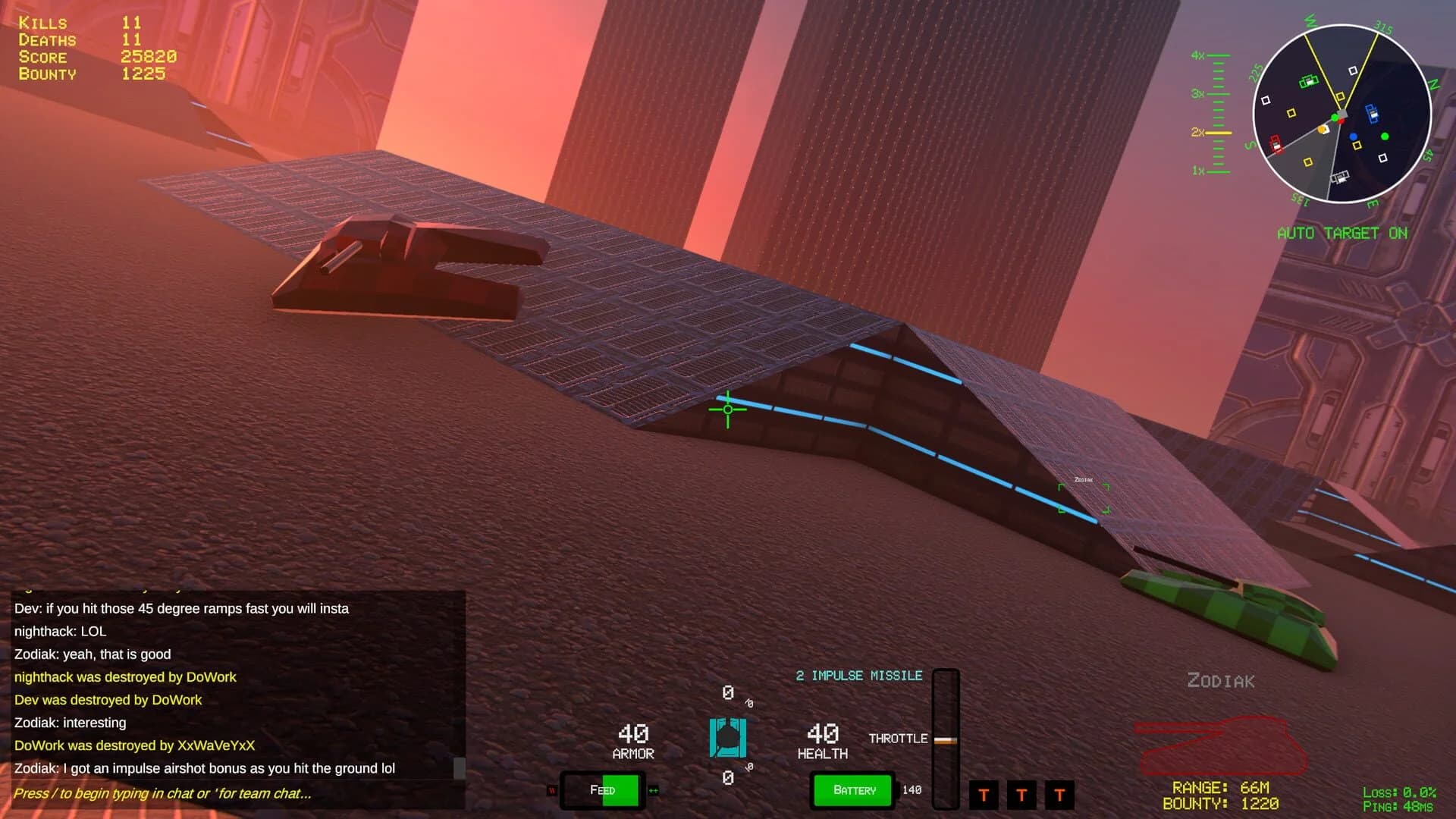Click the rightmost T weapon slot icon
Viewport: 1456px width, 819px height.
[x=1059, y=795]
